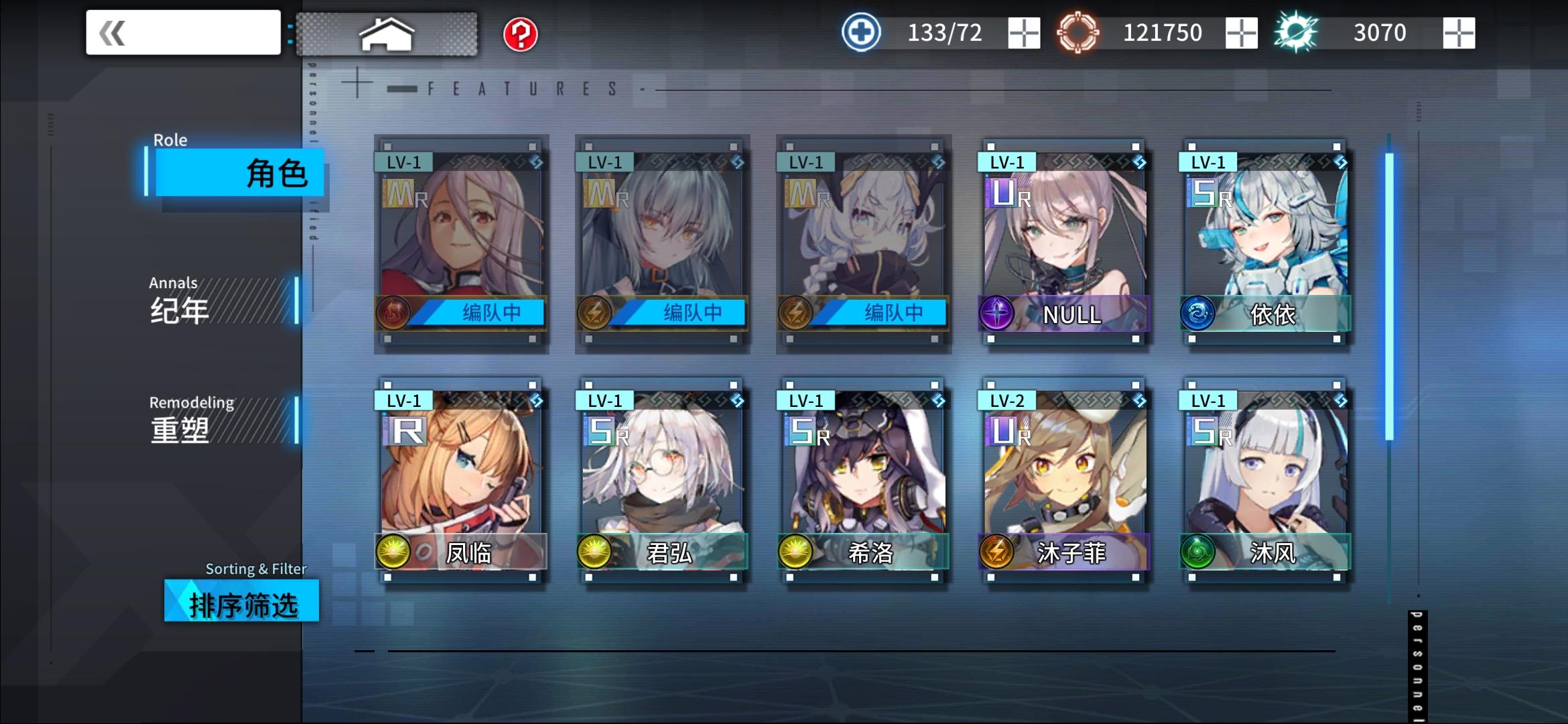
Task: Click the fire element icon on first 编队中 card
Action: click(395, 311)
